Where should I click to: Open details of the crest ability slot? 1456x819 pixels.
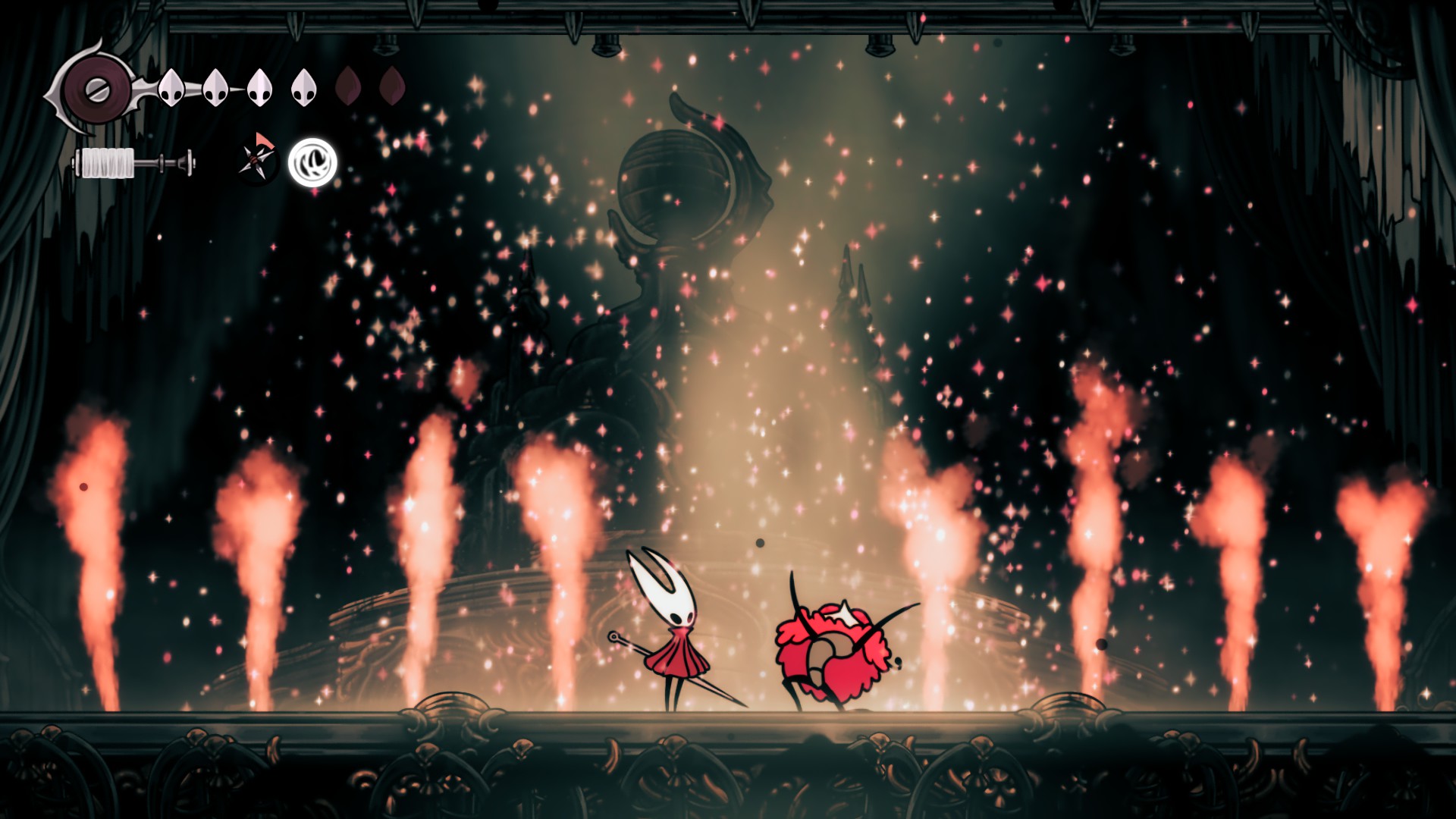(312, 162)
